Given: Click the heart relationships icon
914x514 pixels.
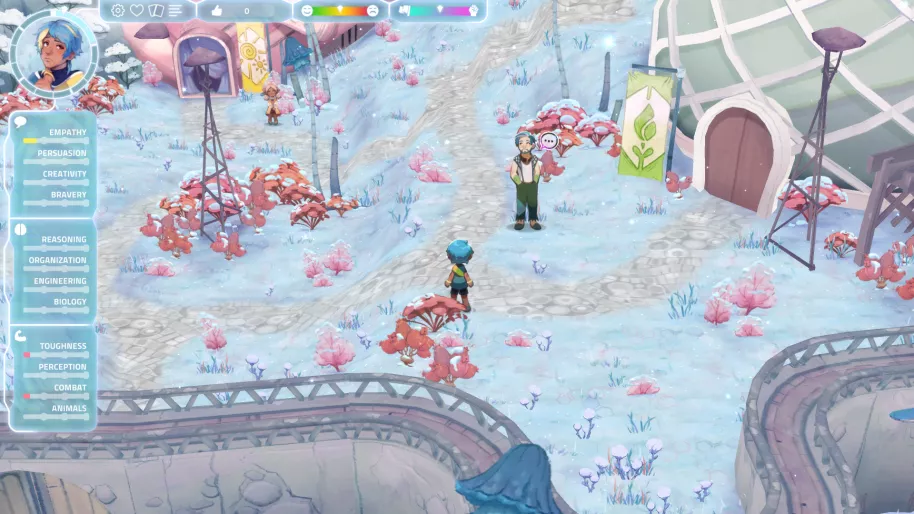Looking at the screenshot, I should pos(137,10).
